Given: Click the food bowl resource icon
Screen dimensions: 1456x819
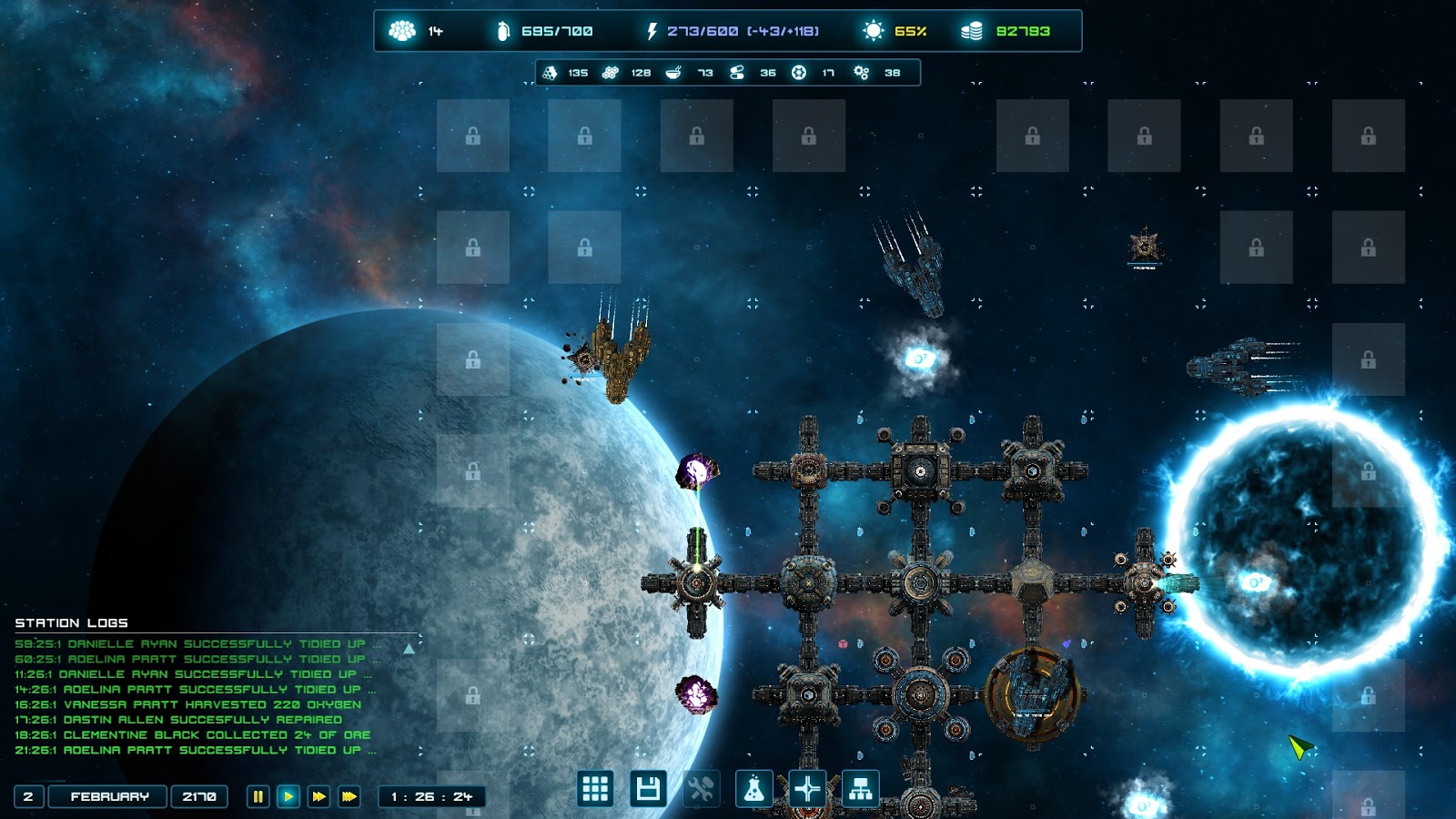Looking at the screenshot, I should pos(673,73).
